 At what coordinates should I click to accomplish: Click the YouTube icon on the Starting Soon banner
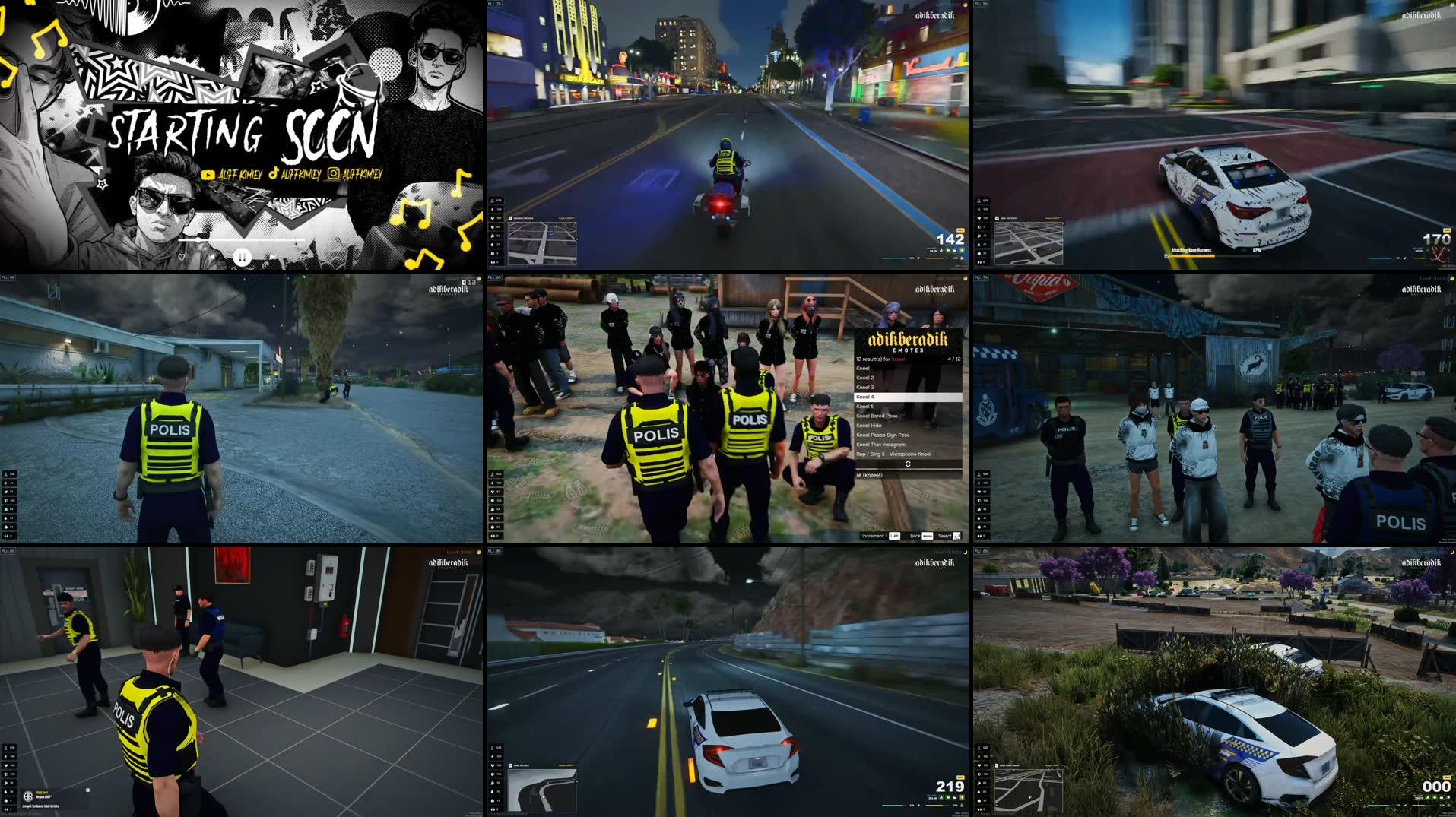(210, 175)
